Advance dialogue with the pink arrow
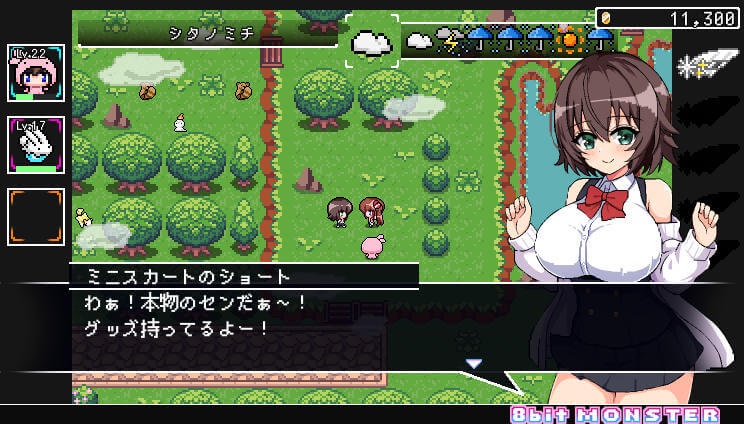The width and height of the screenshot is (744, 424). click(474, 363)
